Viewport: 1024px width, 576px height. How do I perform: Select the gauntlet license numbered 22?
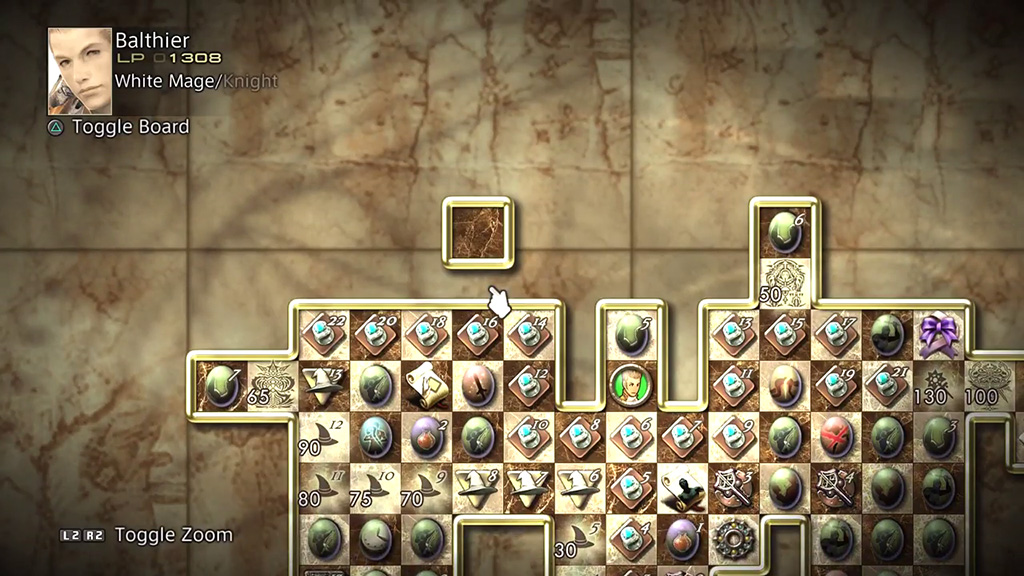323,335
